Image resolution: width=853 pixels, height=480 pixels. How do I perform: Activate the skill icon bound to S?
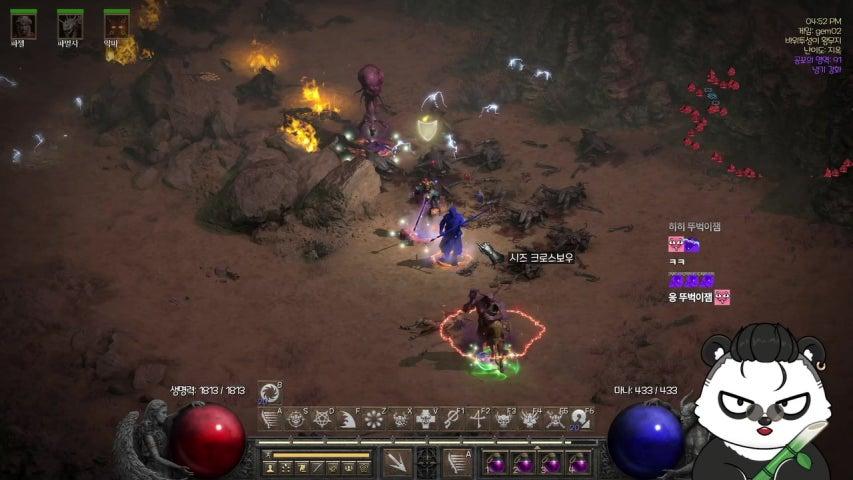point(296,419)
